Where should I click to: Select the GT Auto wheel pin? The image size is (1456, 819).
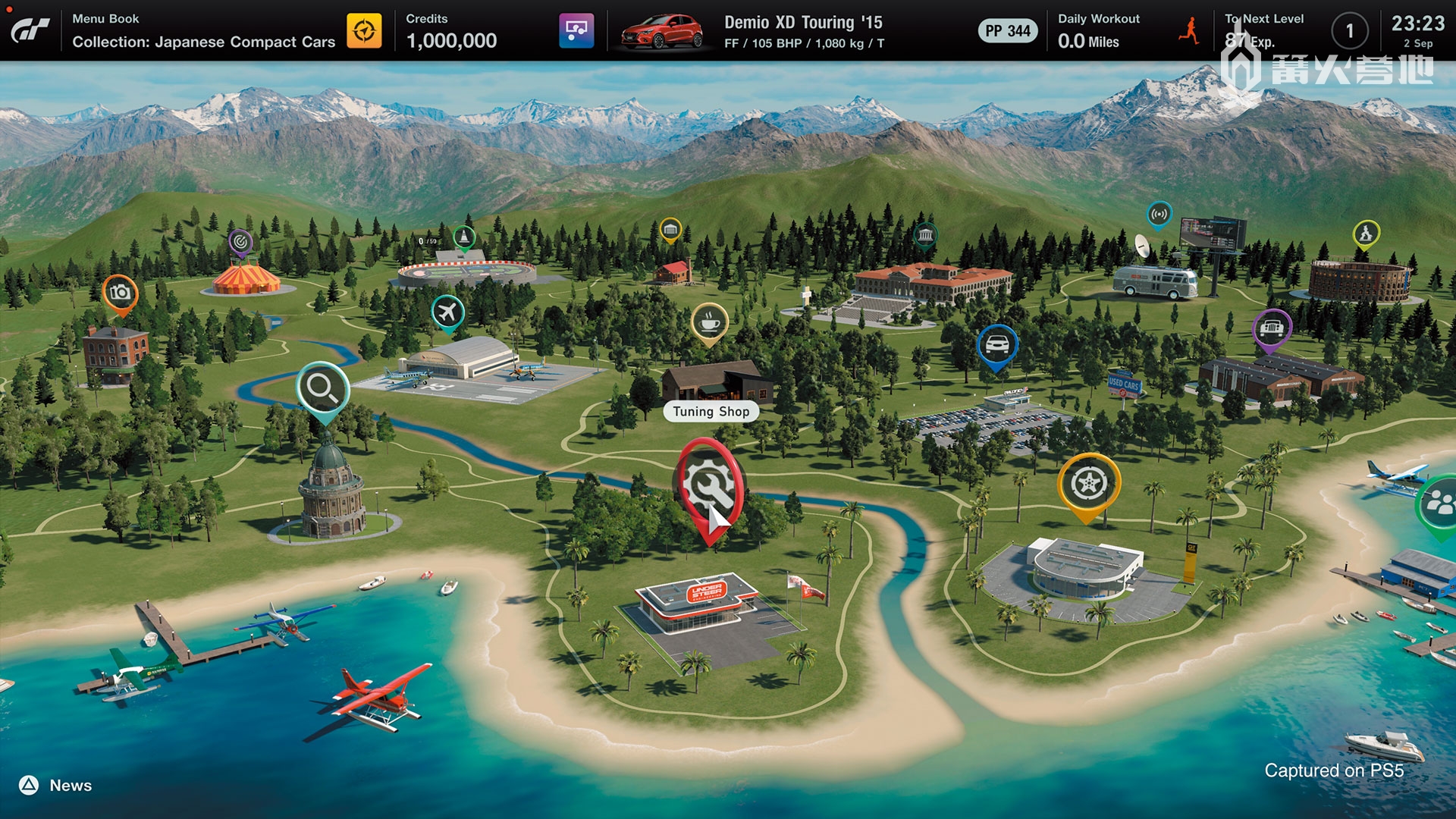point(1088,484)
